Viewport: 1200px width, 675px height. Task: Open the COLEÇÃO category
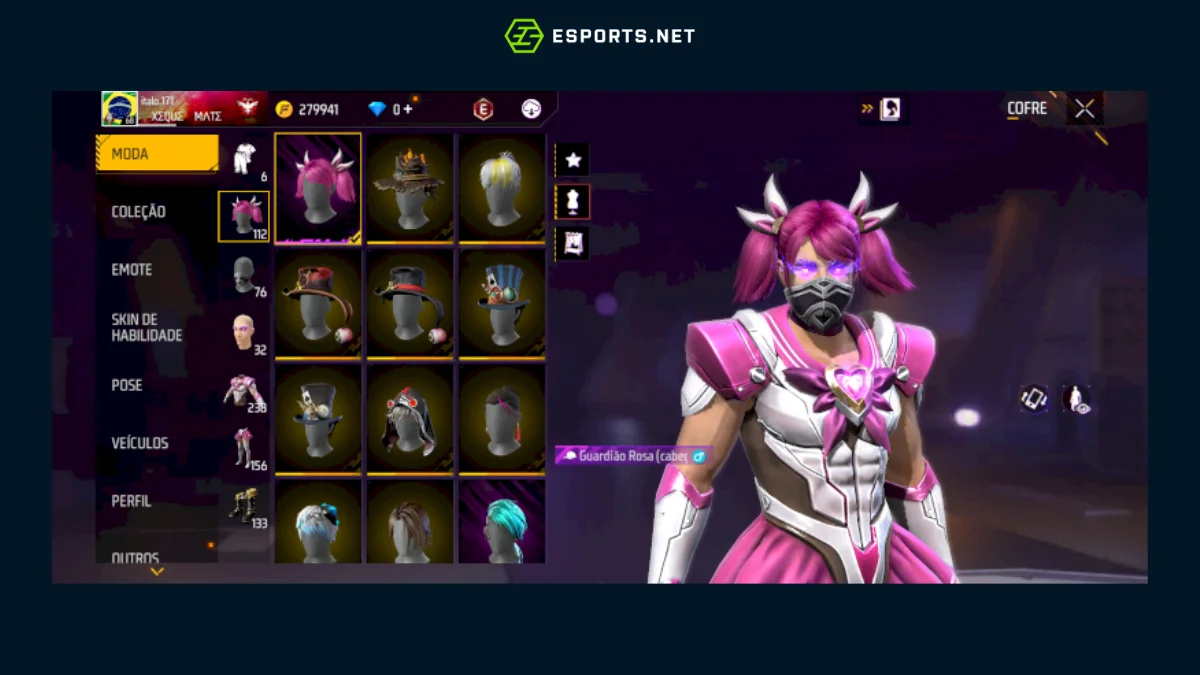pos(139,212)
